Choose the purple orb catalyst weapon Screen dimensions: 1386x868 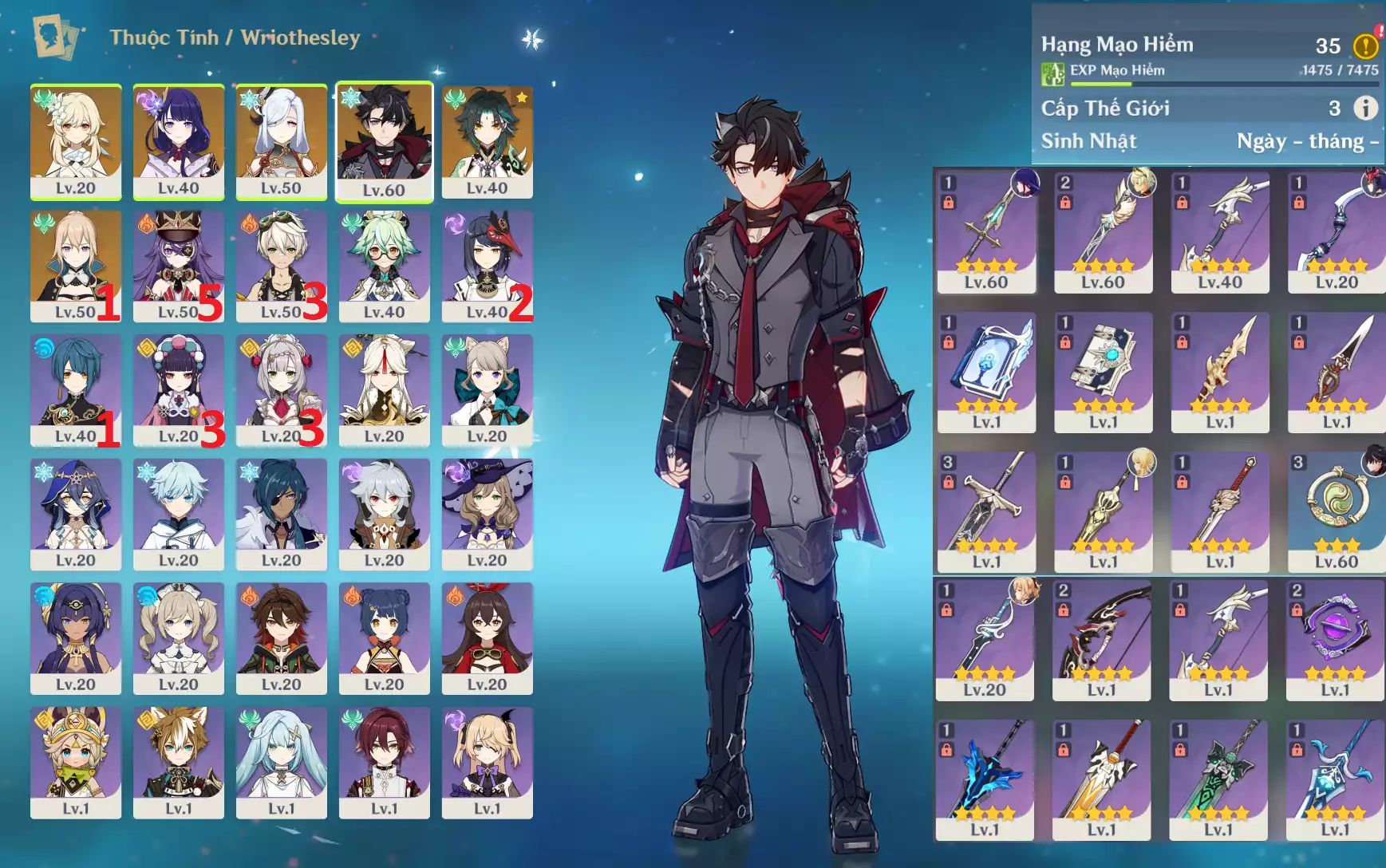(1335, 640)
